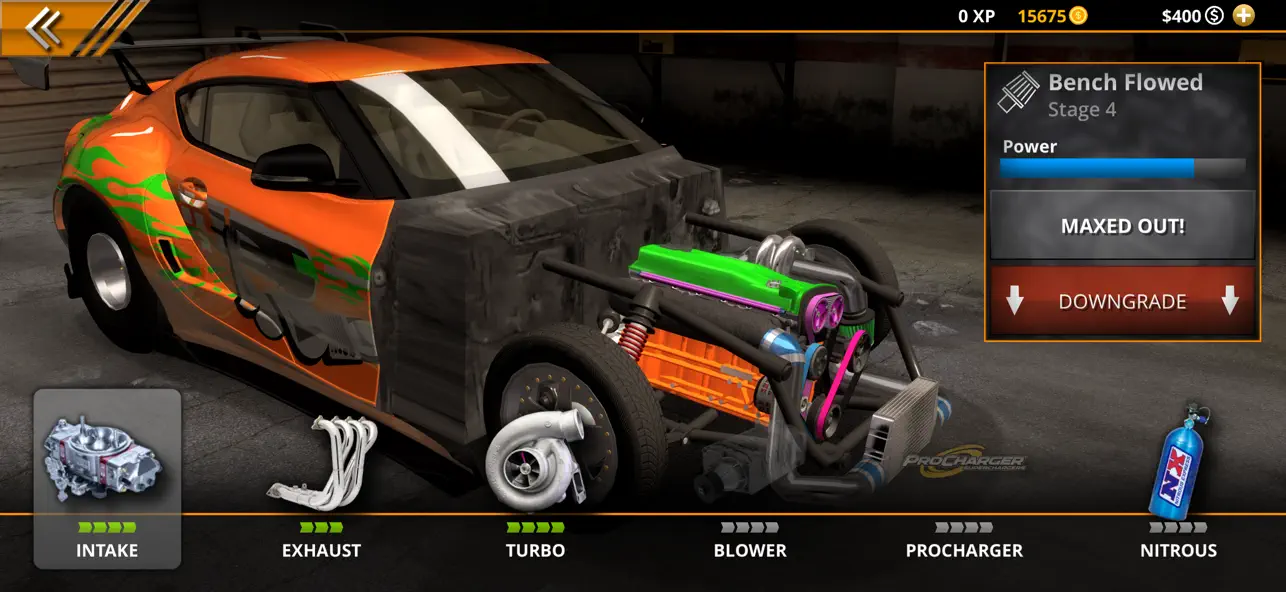This screenshot has width=1286, height=592.
Task: Add more cash with the plus button
Action: (1243, 15)
